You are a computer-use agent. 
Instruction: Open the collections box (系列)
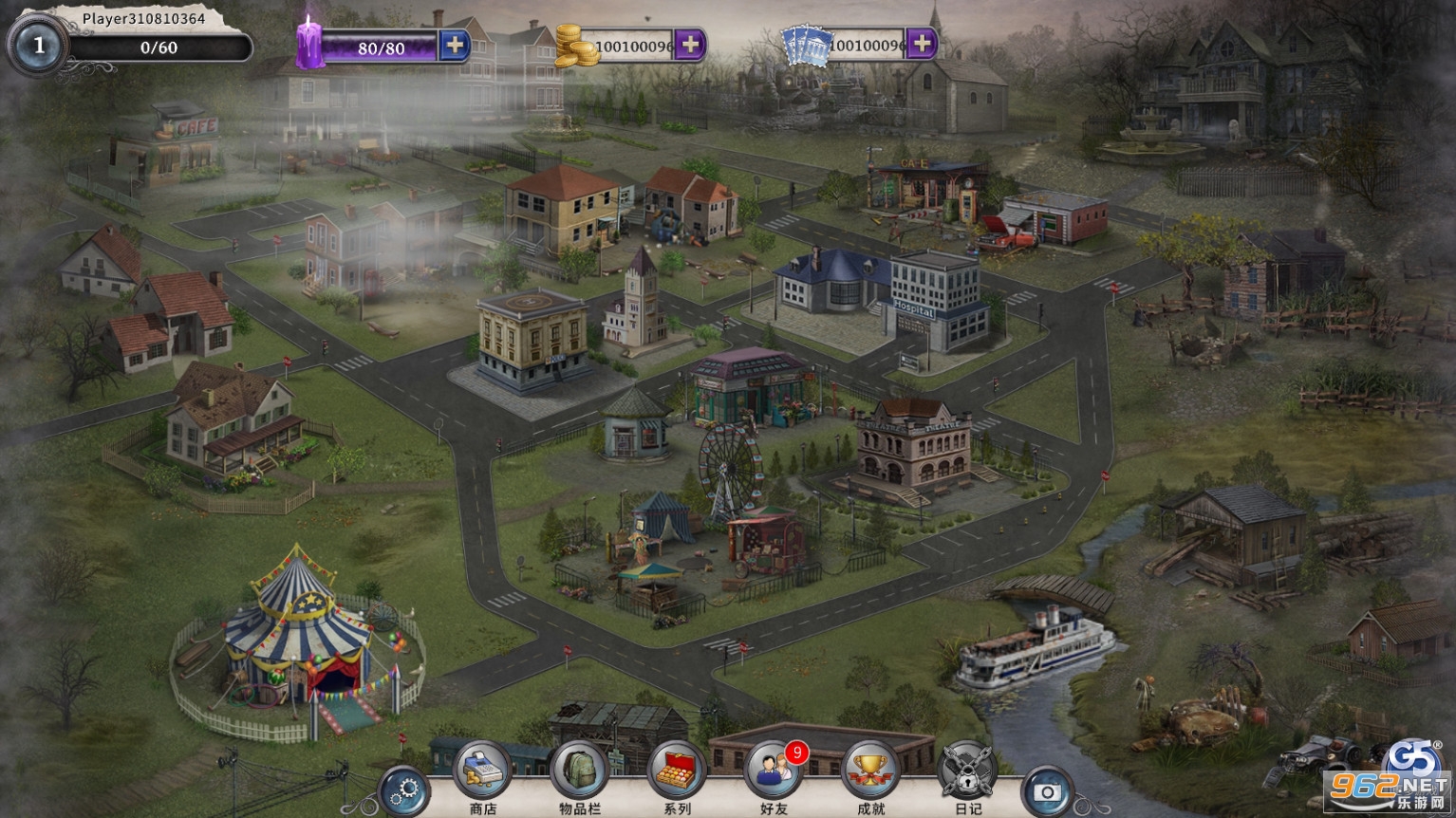pyautogui.click(x=677, y=771)
